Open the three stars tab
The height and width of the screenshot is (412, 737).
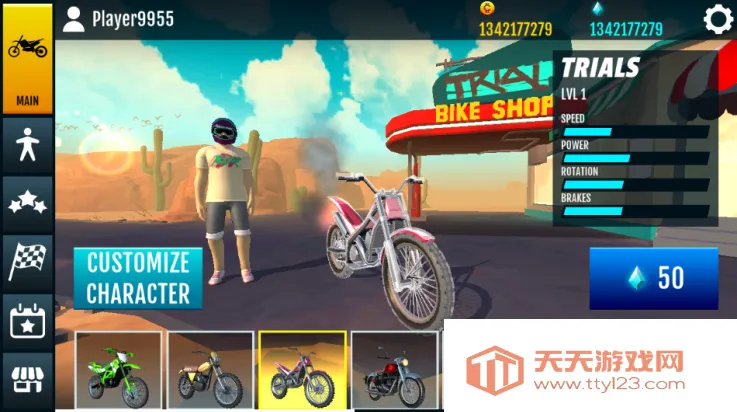(27, 204)
